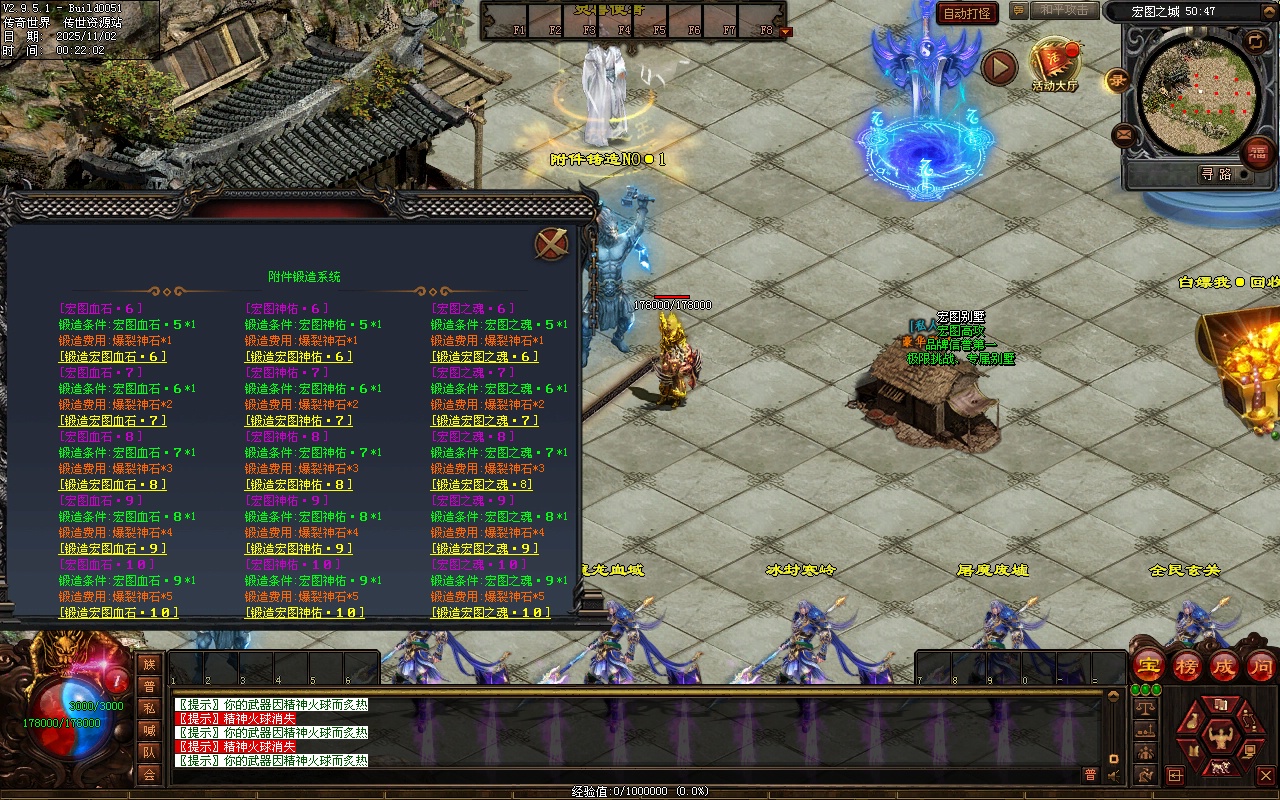Close the 附件锻造系统 forging panel
Screen dimensions: 1280x800
tap(551, 244)
